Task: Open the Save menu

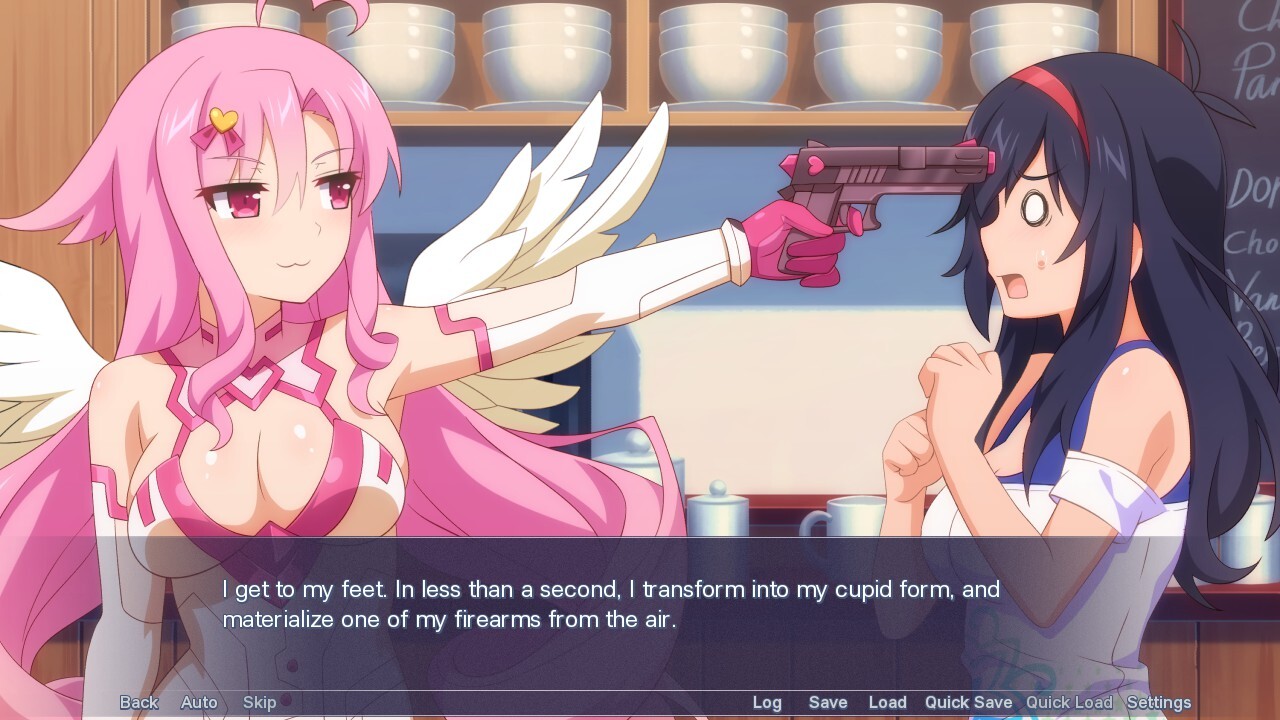Action: click(828, 702)
